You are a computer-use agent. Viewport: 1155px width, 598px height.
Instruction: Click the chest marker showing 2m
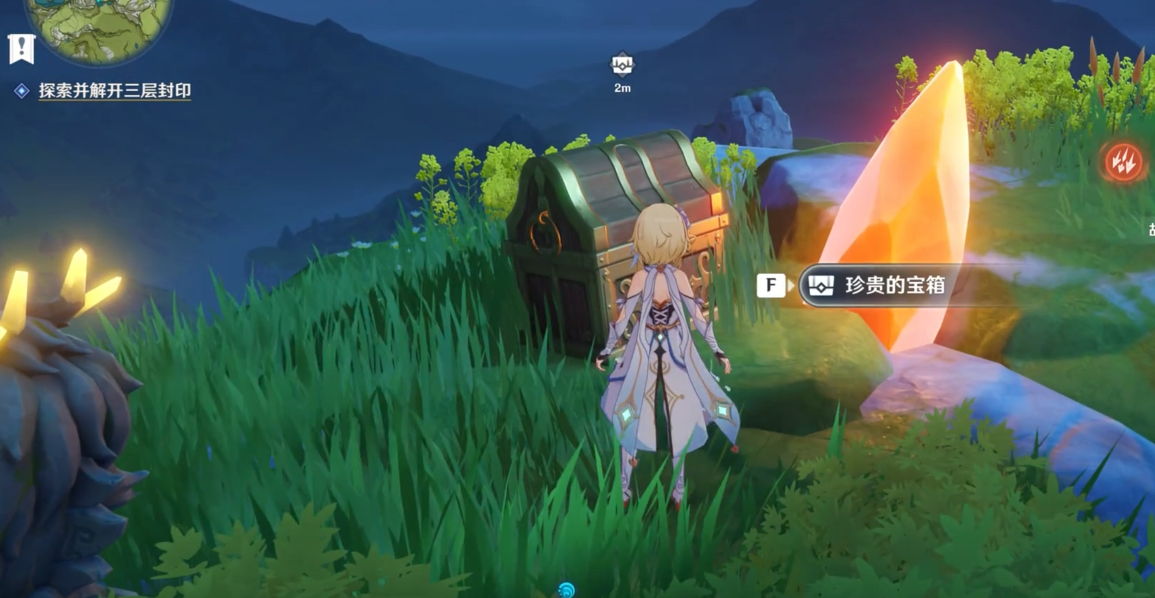coord(622,66)
